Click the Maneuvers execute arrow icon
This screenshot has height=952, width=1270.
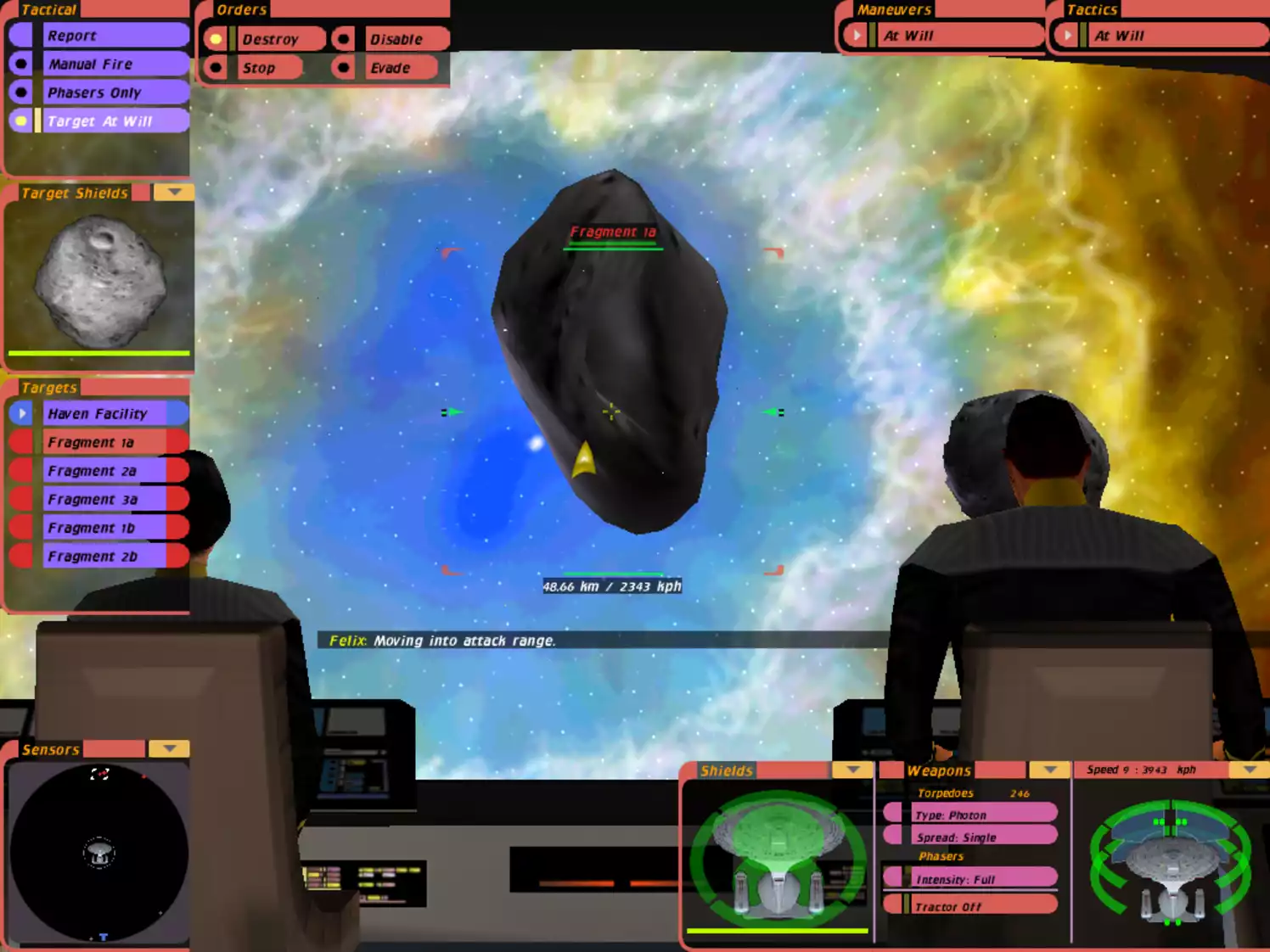tap(855, 35)
